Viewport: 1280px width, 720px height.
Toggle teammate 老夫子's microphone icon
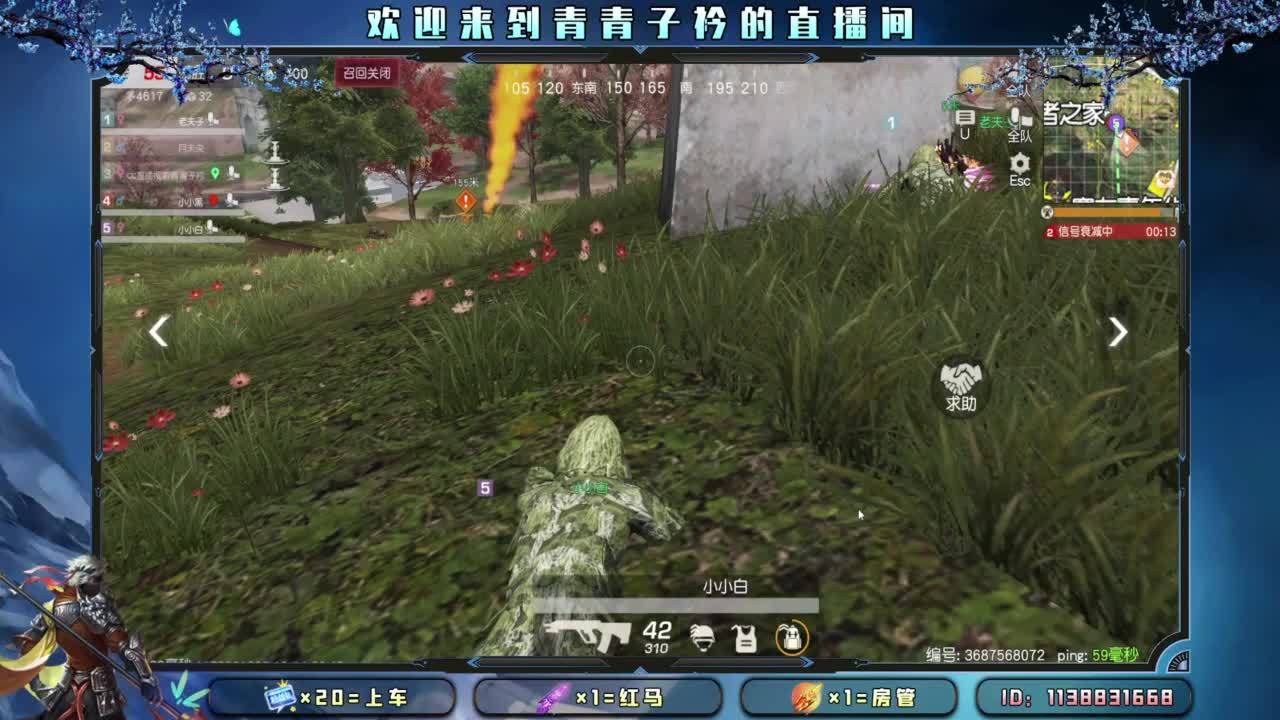(211, 119)
